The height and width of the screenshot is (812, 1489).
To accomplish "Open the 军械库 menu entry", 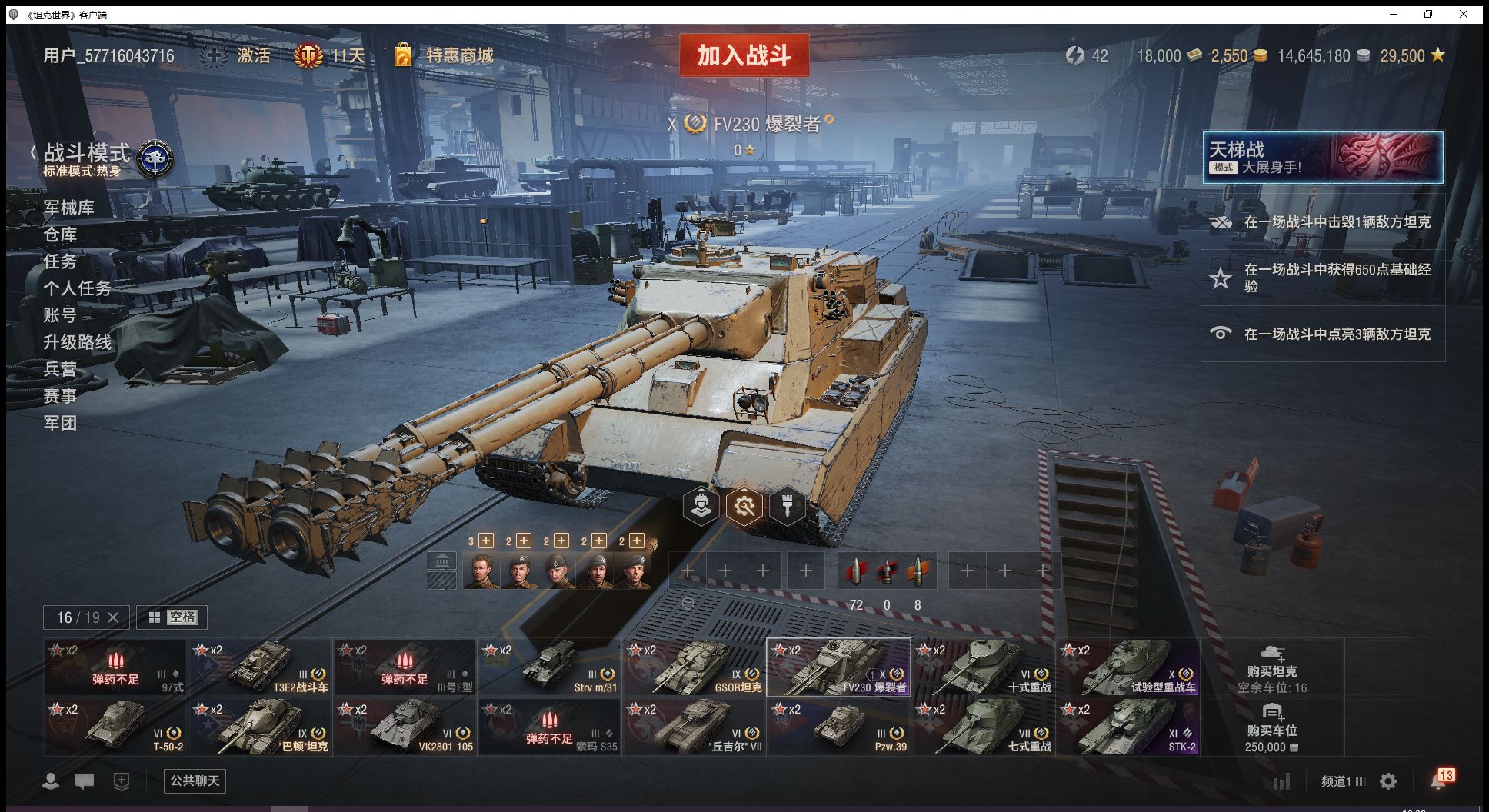I will (x=68, y=208).
